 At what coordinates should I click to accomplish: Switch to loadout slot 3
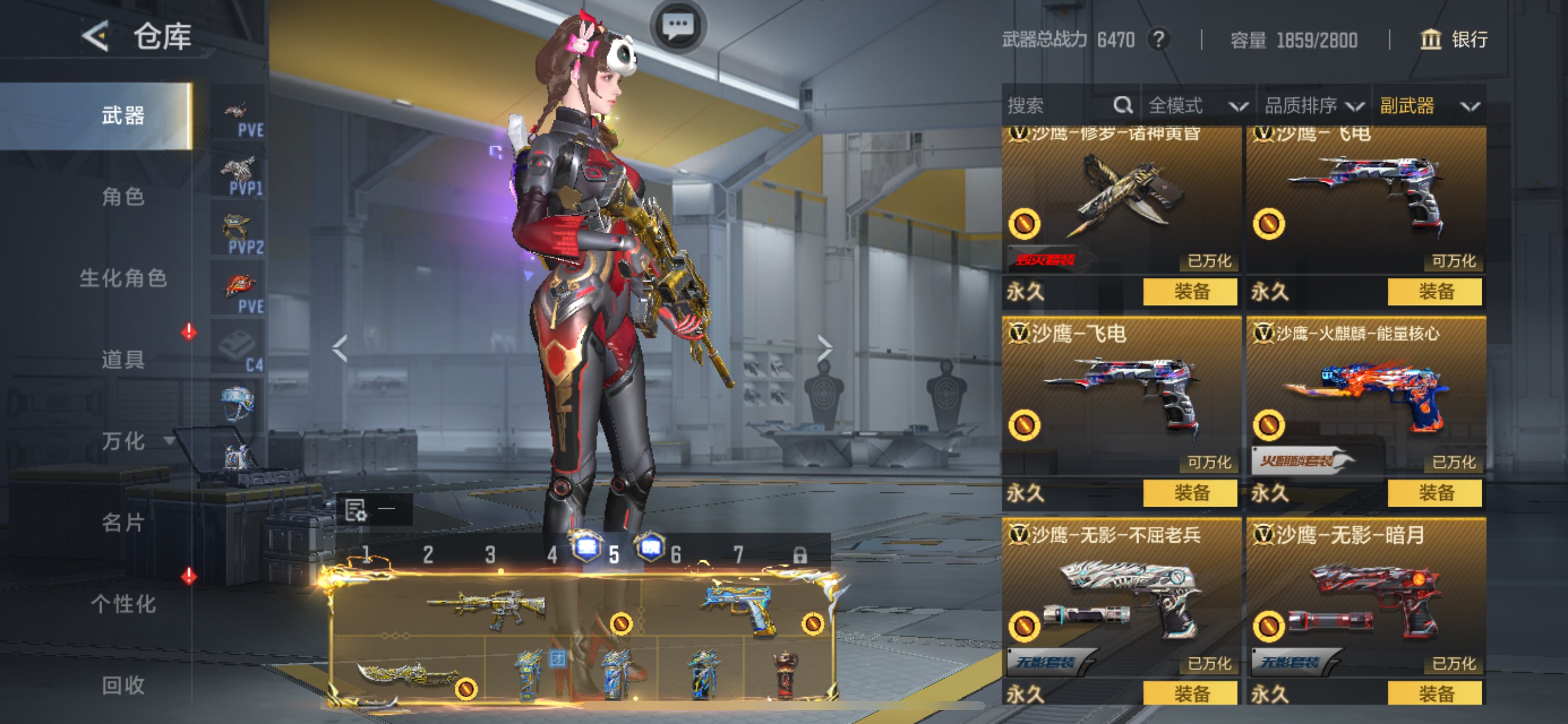[x=490, y=554]
